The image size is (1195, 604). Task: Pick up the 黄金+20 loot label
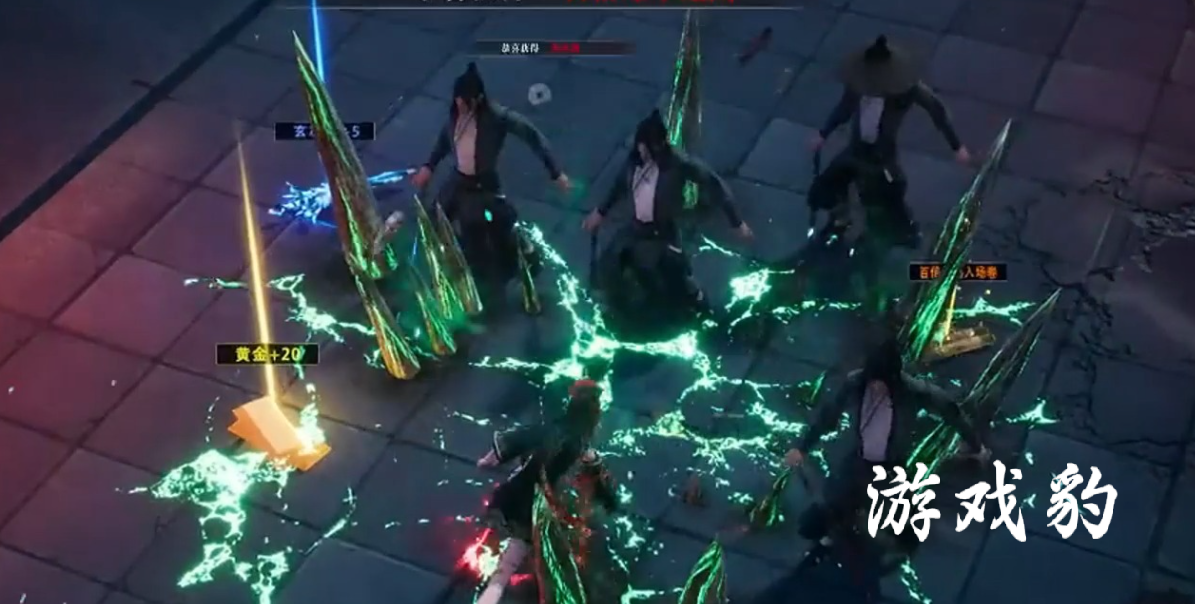click(267, 354)
